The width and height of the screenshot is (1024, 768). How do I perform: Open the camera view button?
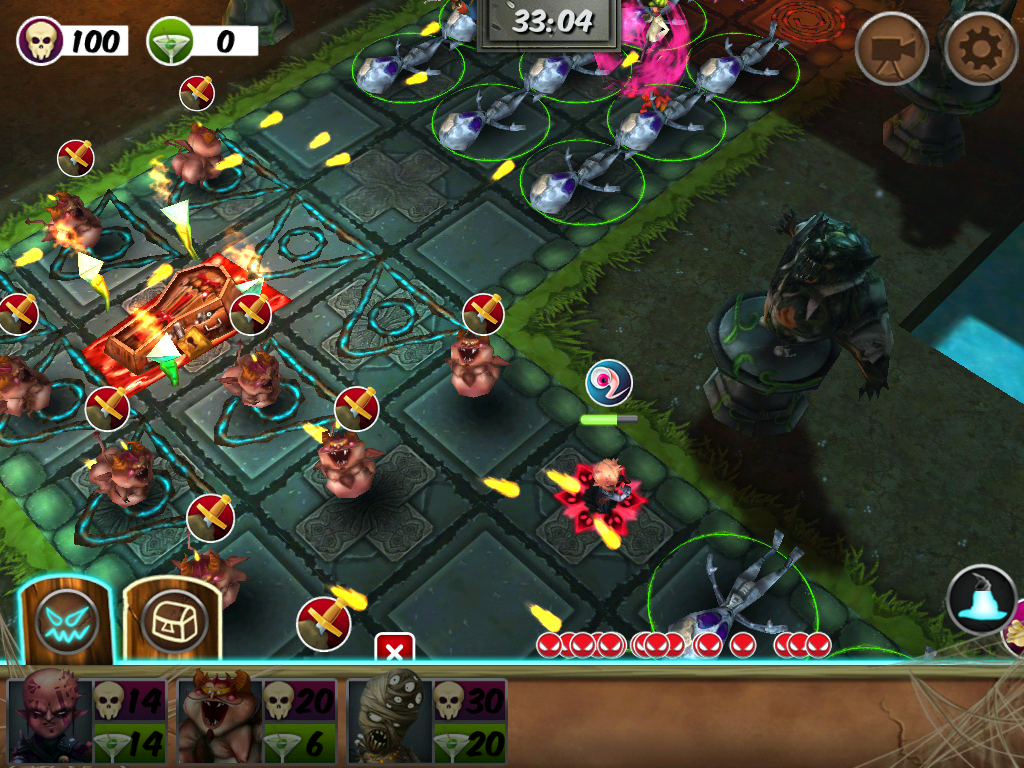pos(892,48)
